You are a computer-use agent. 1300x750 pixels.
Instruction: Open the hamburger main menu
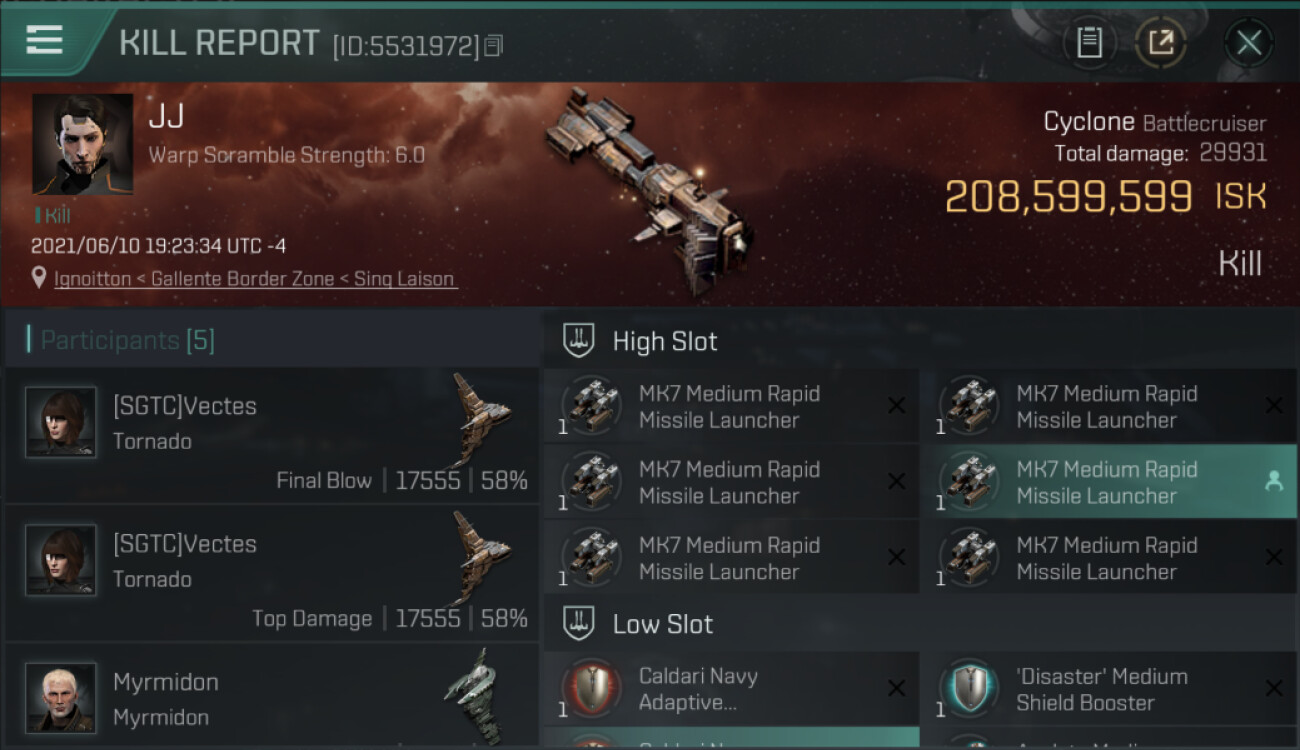click(44, 41)
